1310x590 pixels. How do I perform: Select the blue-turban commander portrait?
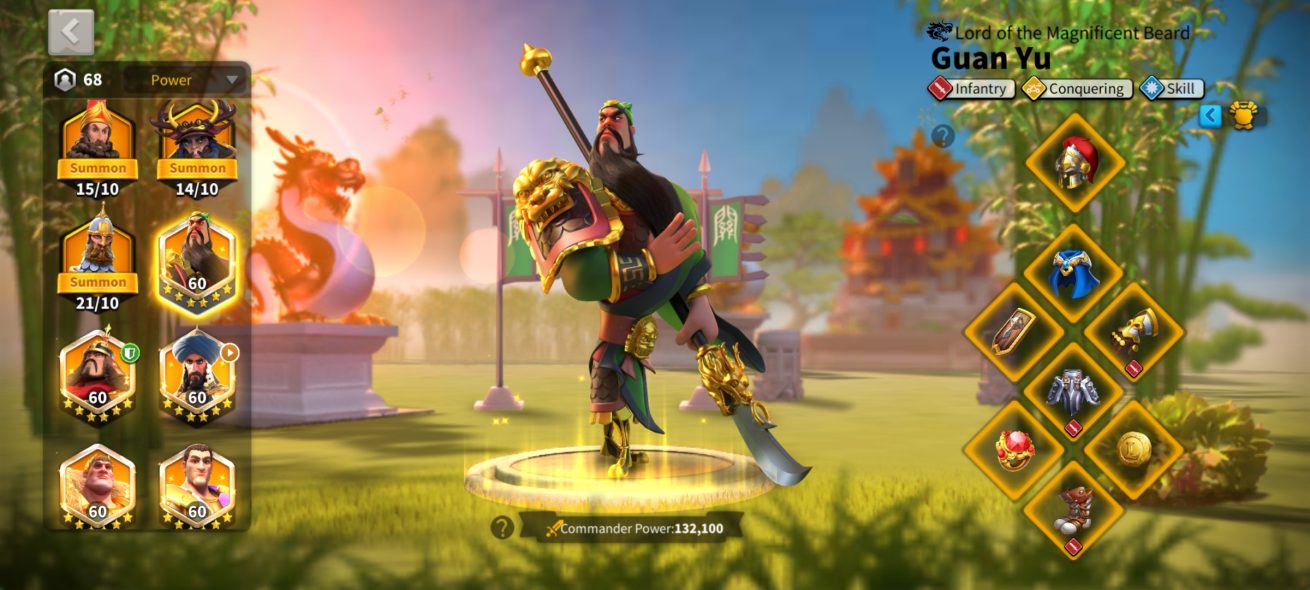tap(197, 374)
